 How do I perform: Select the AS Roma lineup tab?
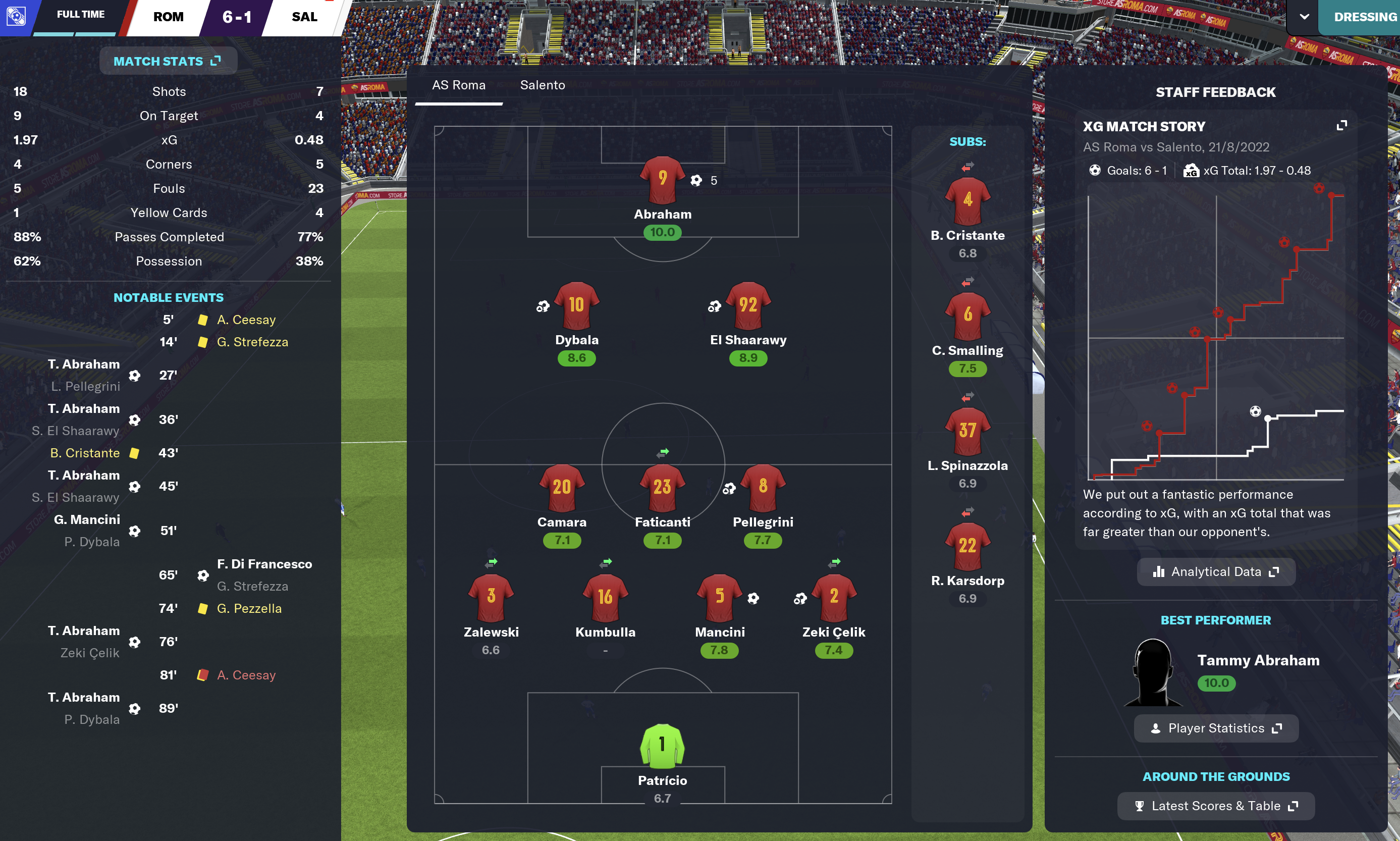458,85
